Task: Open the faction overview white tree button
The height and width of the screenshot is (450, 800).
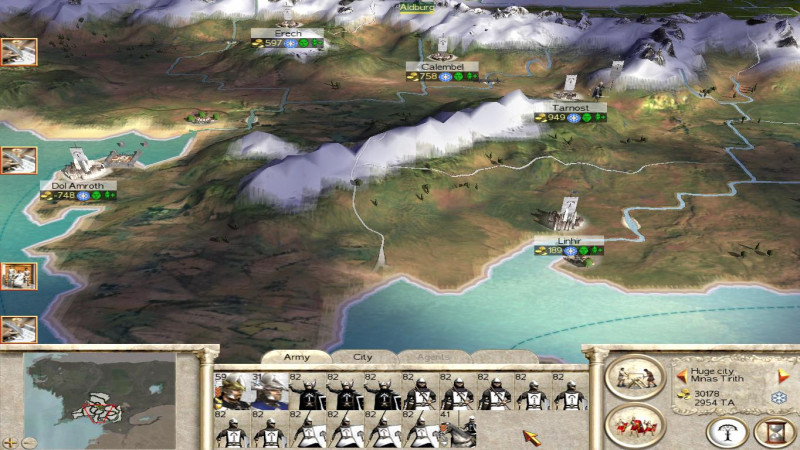Action: 727,431
